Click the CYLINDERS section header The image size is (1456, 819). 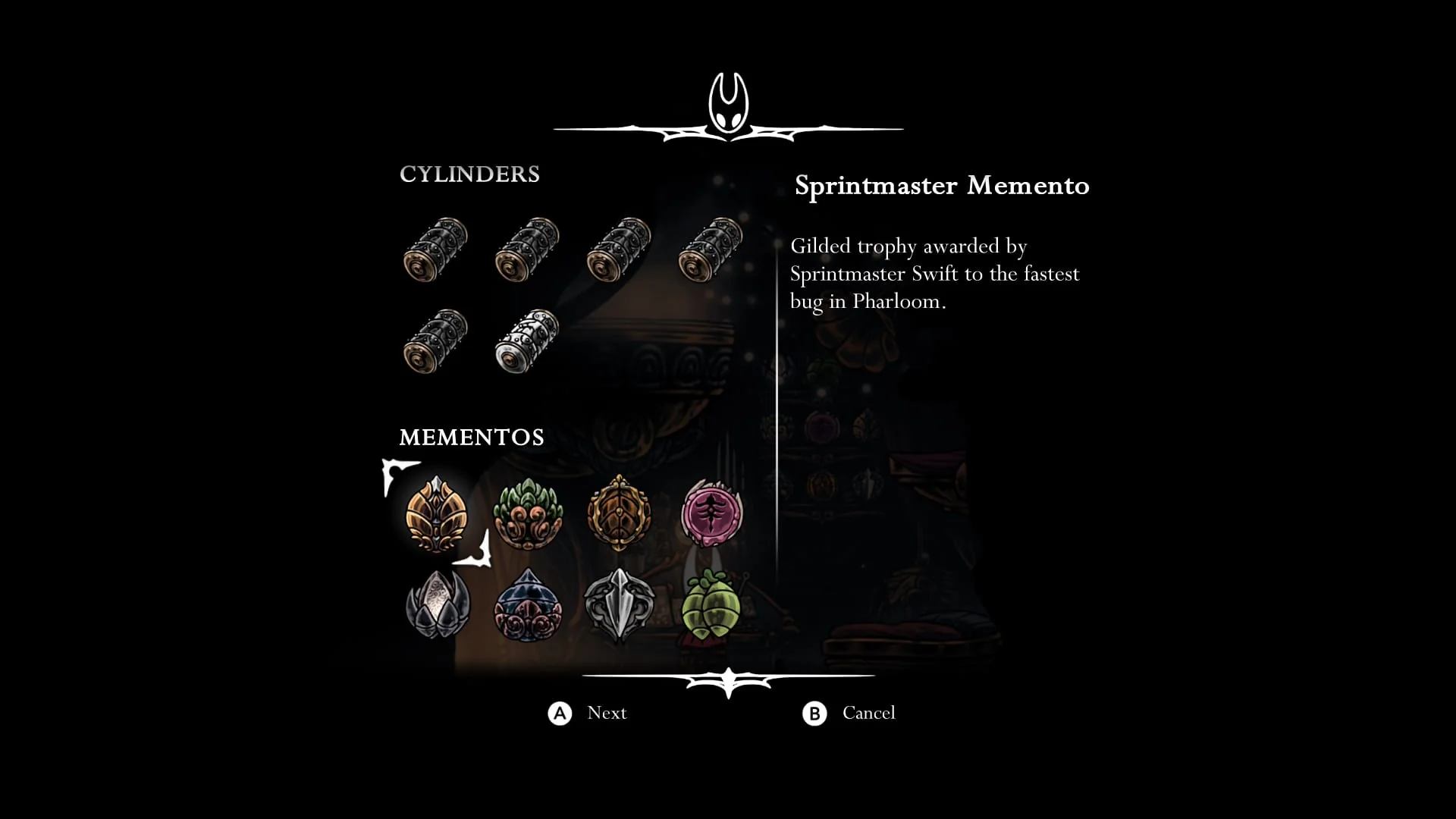(x=469, y=174)
